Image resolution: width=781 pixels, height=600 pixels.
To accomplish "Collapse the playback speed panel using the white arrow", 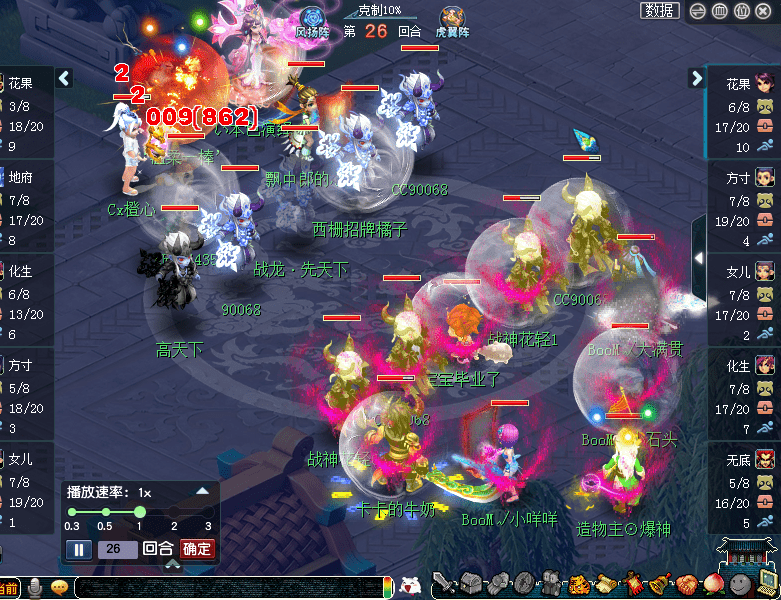I will (x=203, y=491).
